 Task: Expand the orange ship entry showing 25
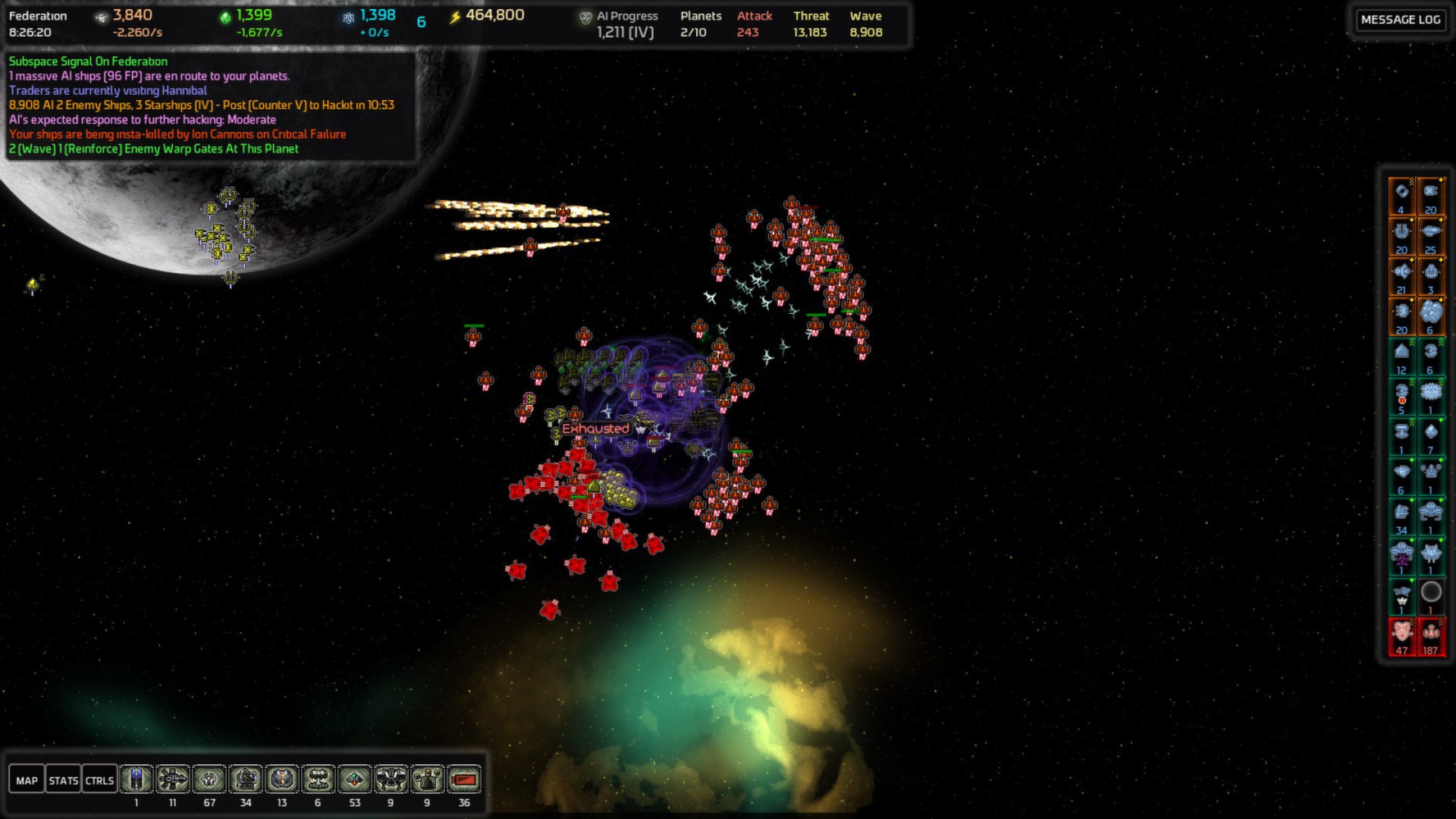click(x=1430, y=235)
